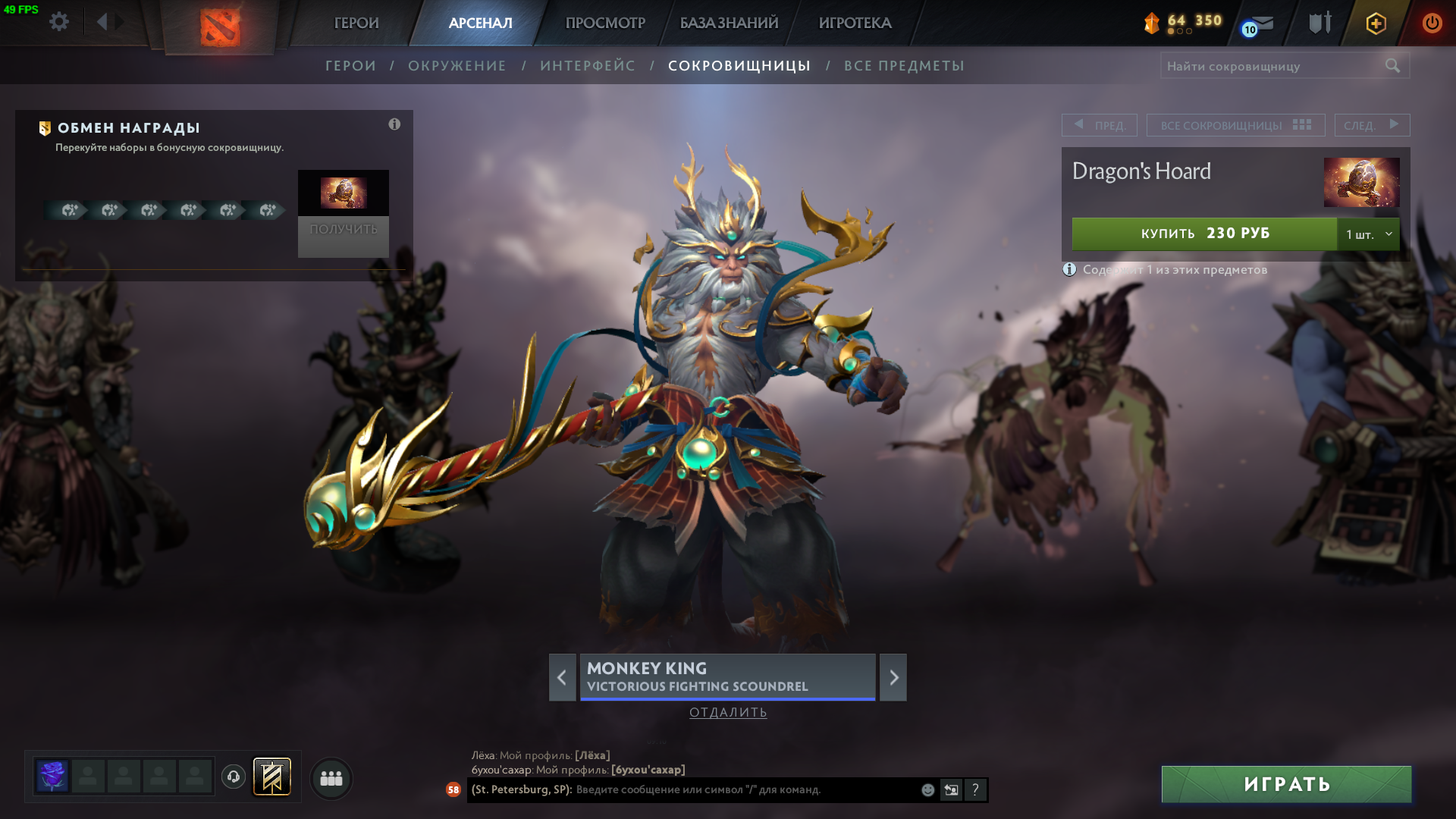Go to the ИГРОТЕКА tab
1456x819 pixels.
click(855, 23)
